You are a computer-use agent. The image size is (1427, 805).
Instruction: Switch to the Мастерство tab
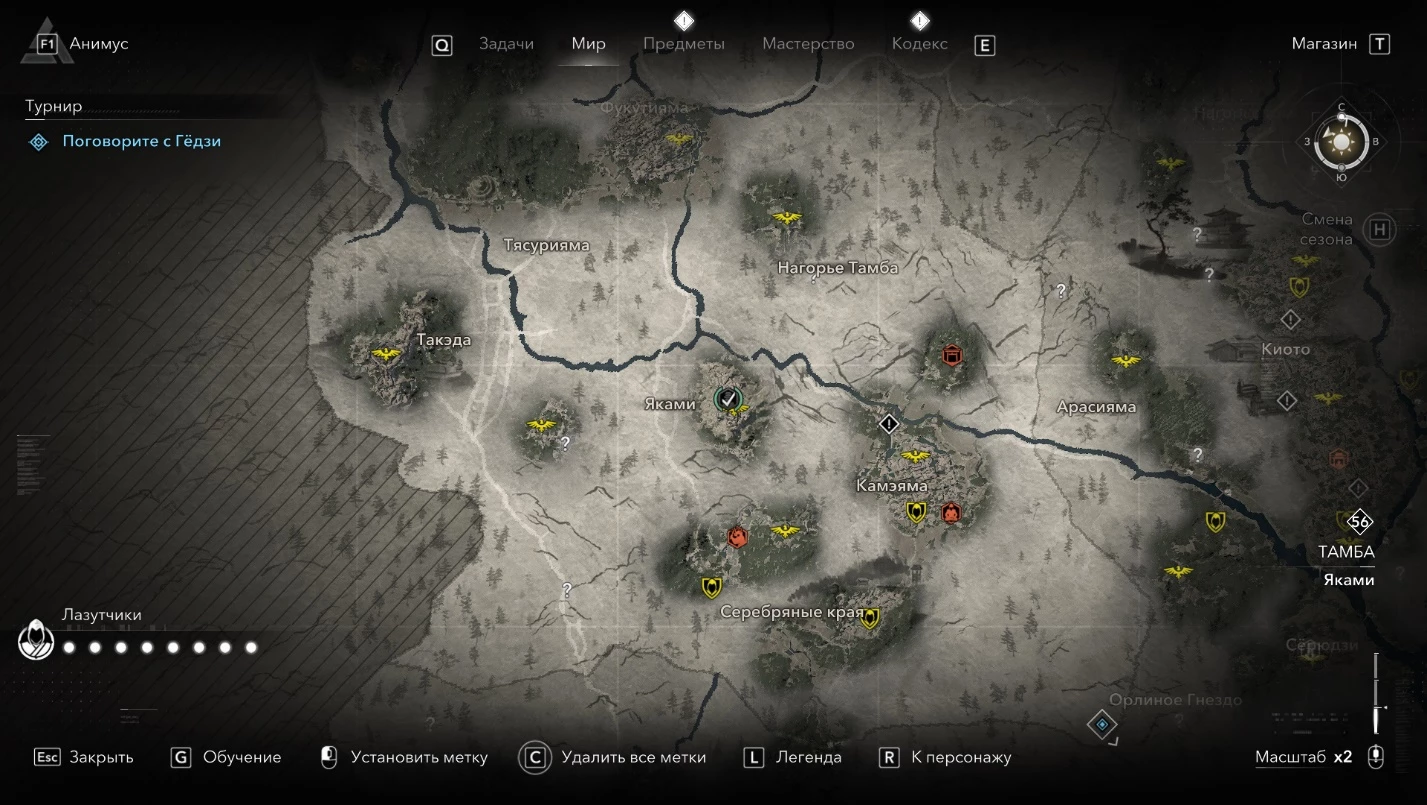808,44
